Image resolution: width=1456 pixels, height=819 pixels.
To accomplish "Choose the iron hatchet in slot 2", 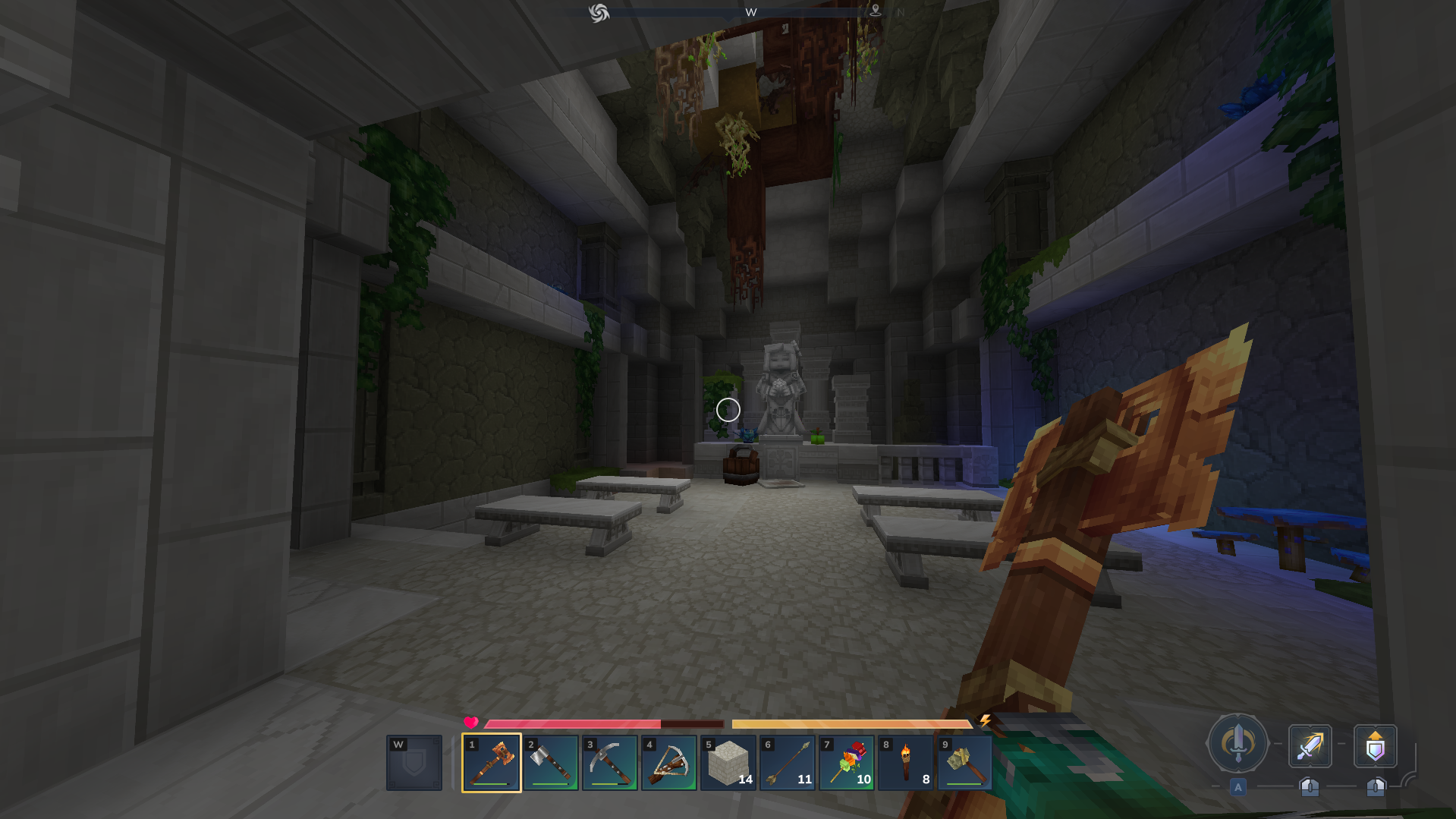I will 550,763.
